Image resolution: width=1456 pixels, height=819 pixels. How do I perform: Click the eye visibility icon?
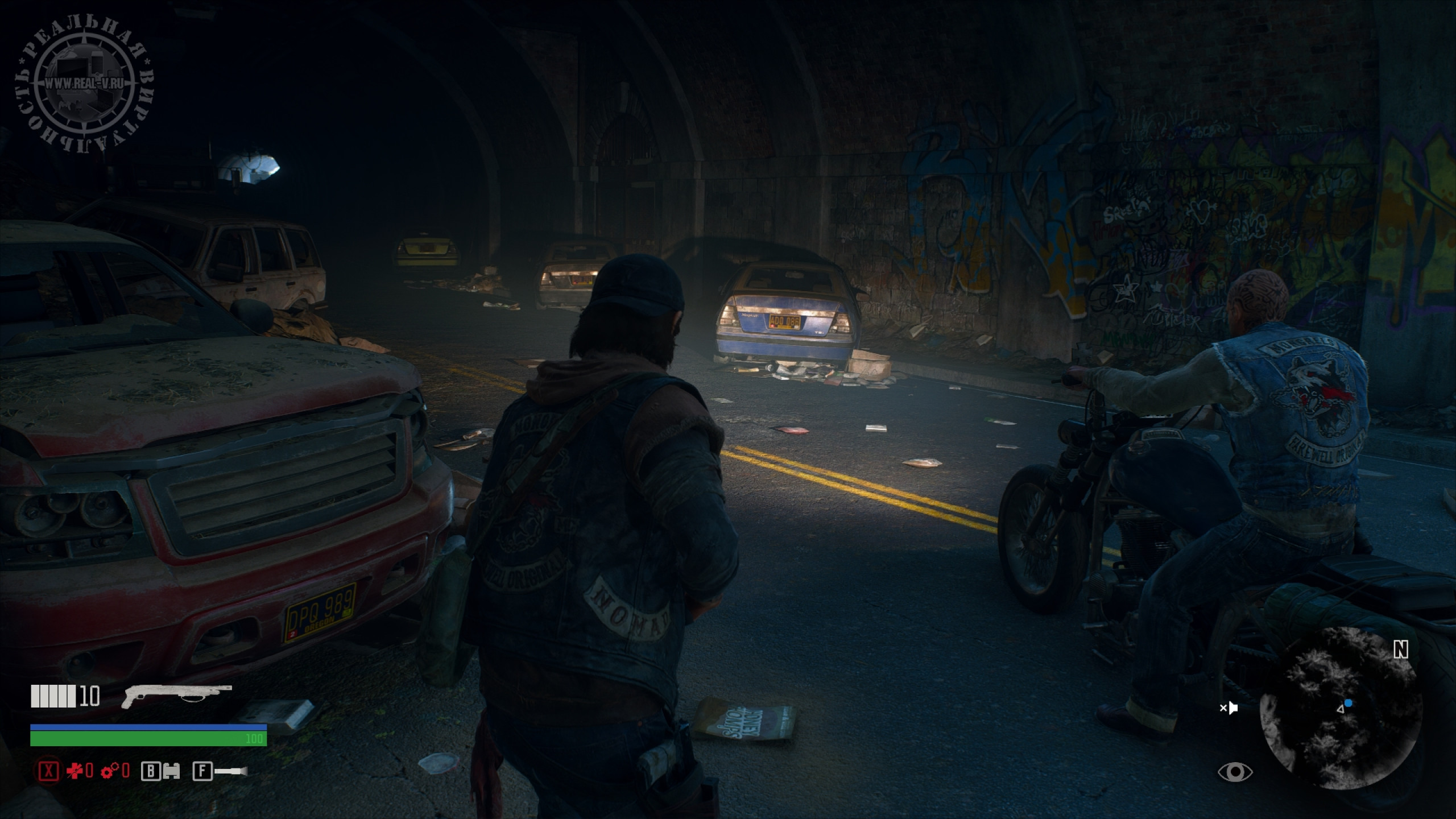coord(1235,772)
